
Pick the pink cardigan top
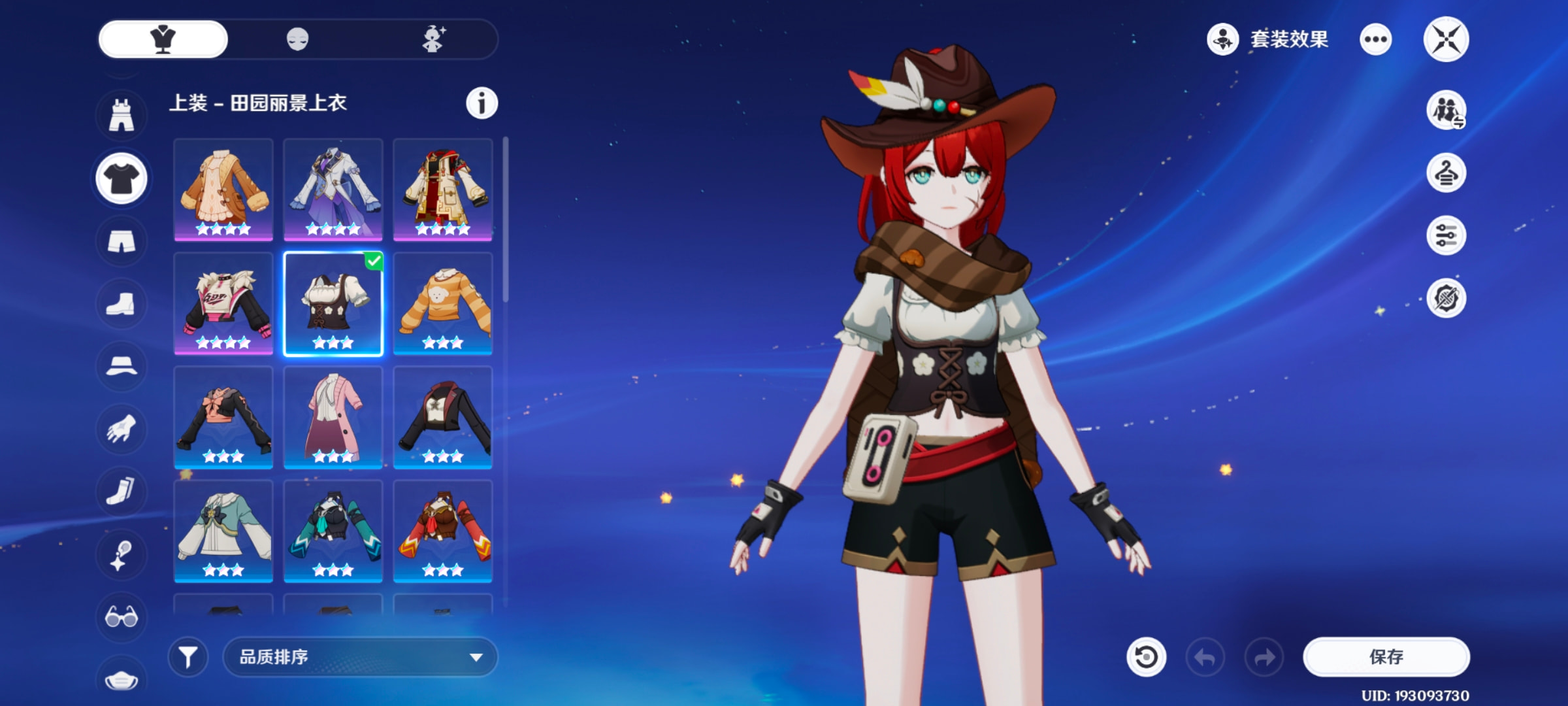[333, 417]
